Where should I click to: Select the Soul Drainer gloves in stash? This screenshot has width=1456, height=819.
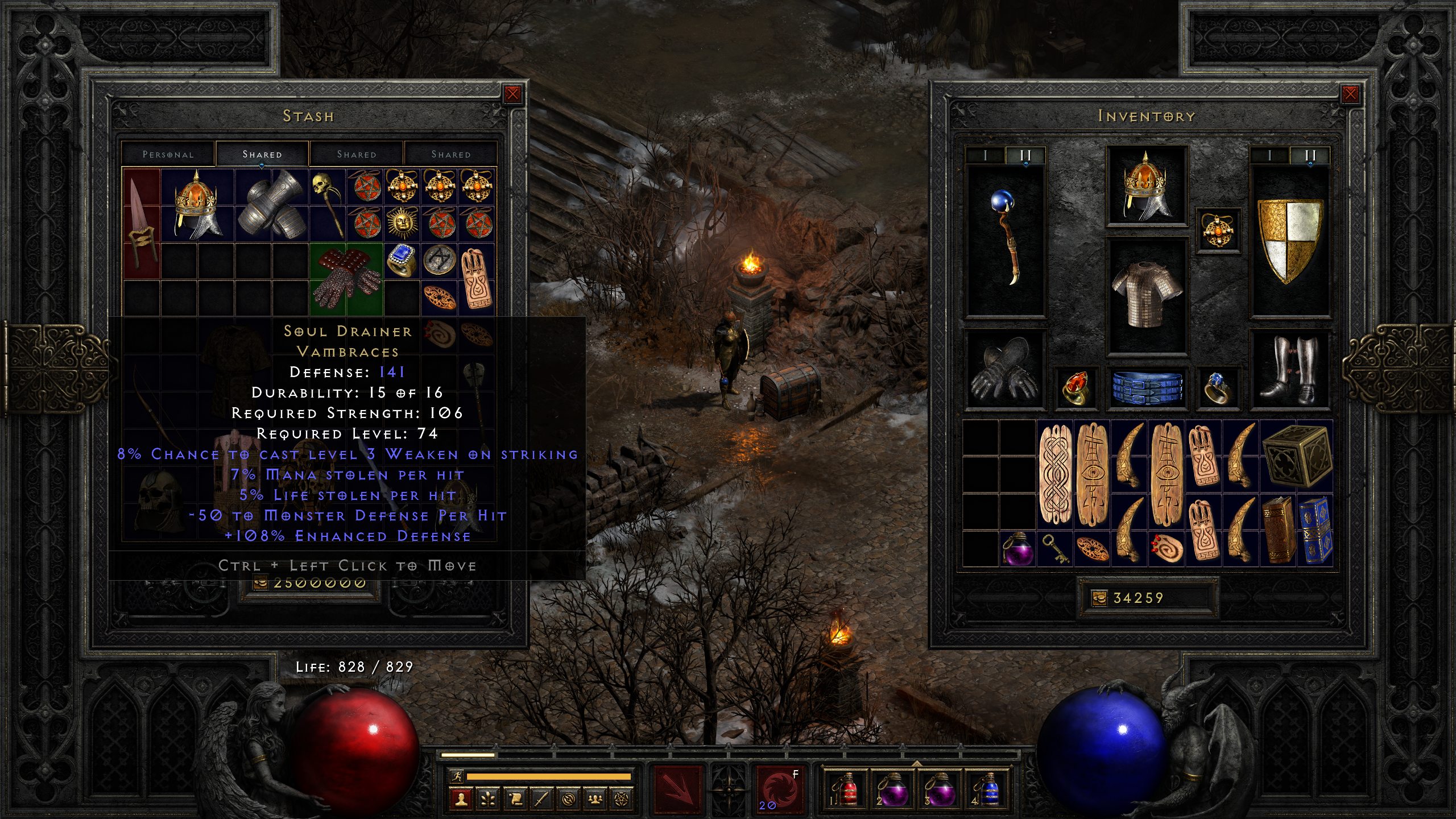(x=346, y=279)
